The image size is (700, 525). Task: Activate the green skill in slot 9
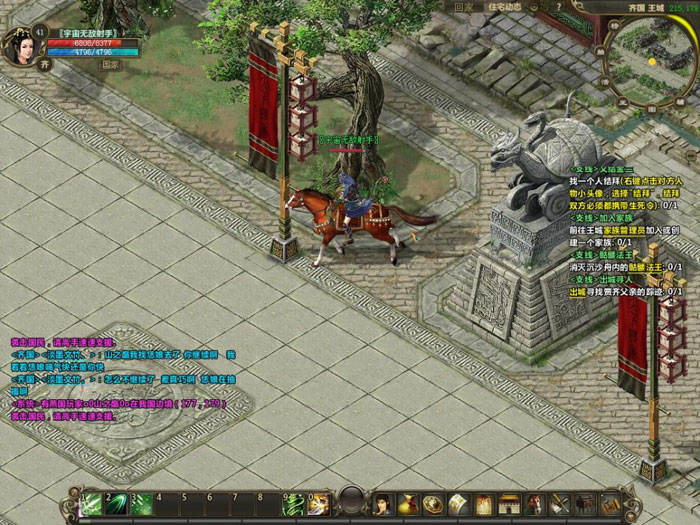[295, 502]
